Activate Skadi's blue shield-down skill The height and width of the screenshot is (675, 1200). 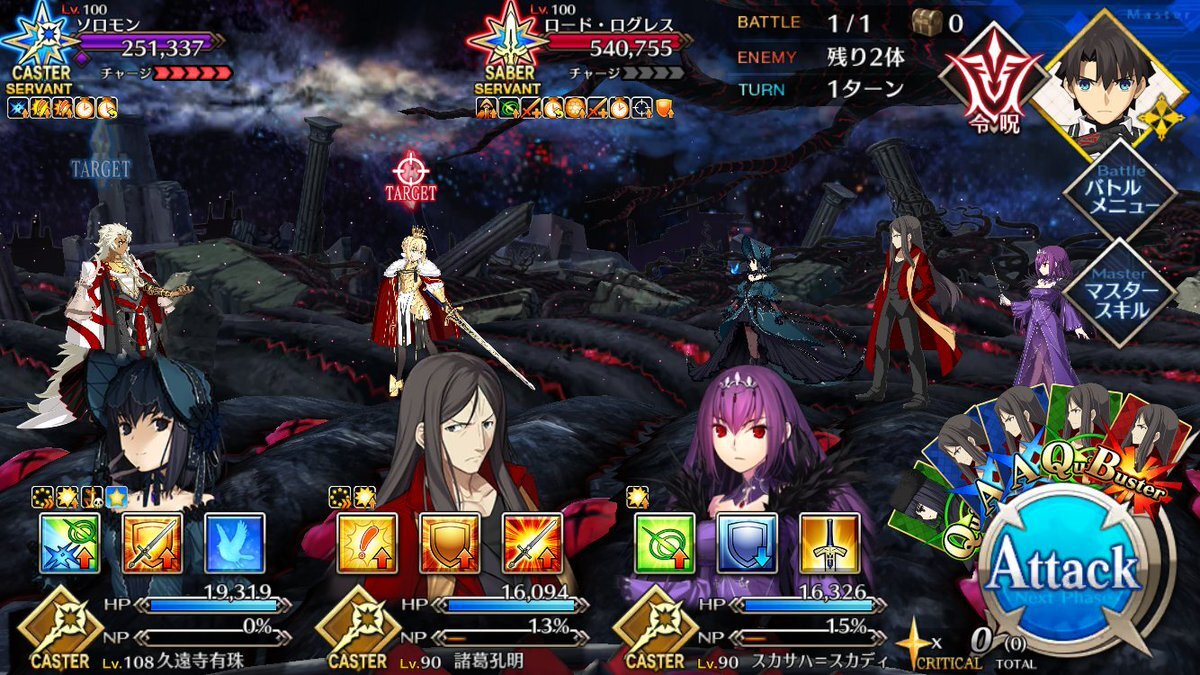[x=747, y=543]
